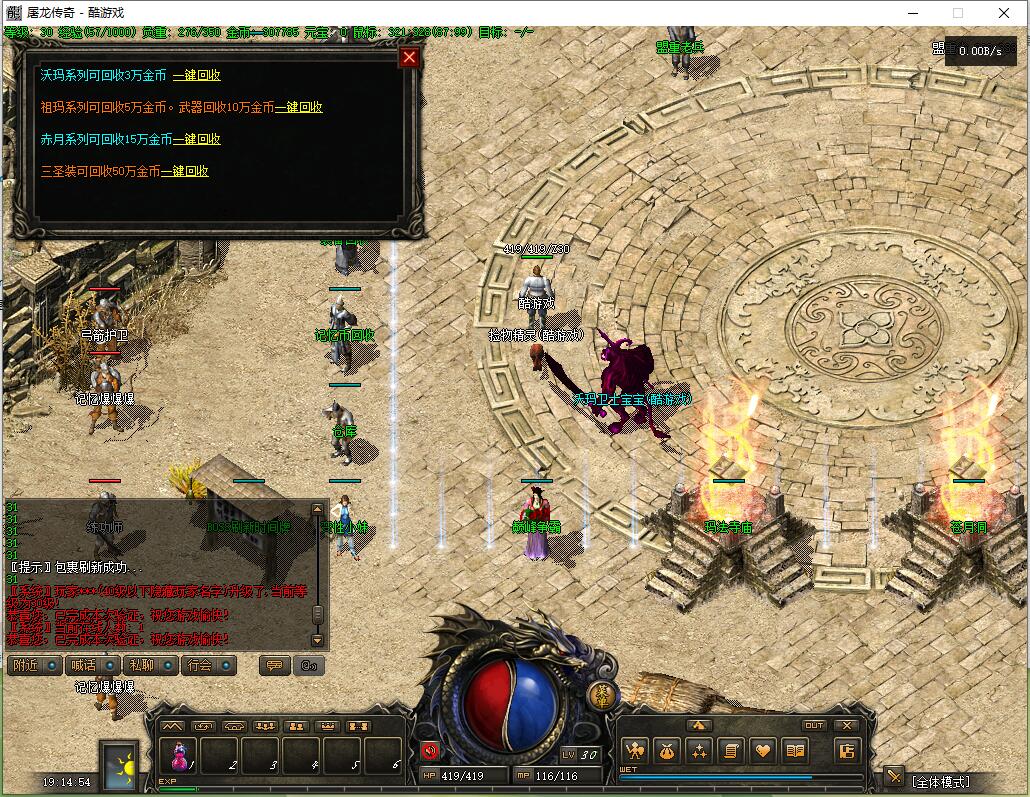Use the pink potion in hotbar slot 1

click(180, 755)
